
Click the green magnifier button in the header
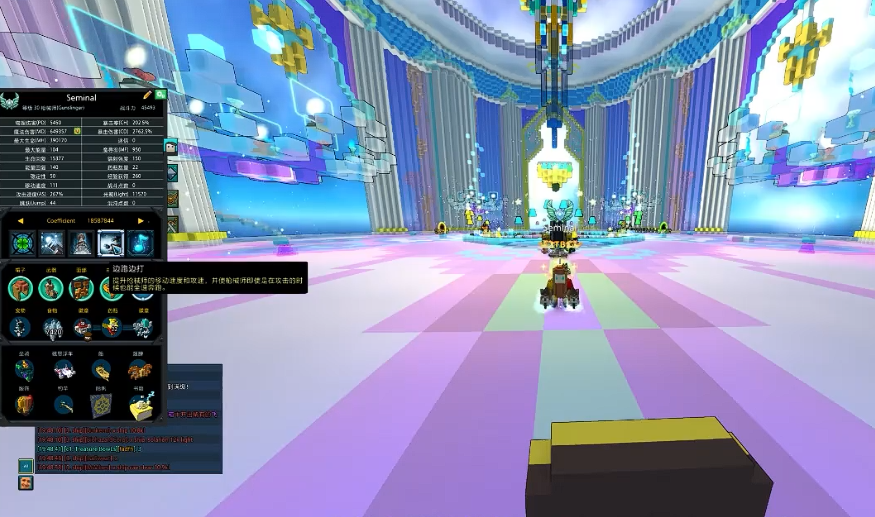click(x=160, y=94)
